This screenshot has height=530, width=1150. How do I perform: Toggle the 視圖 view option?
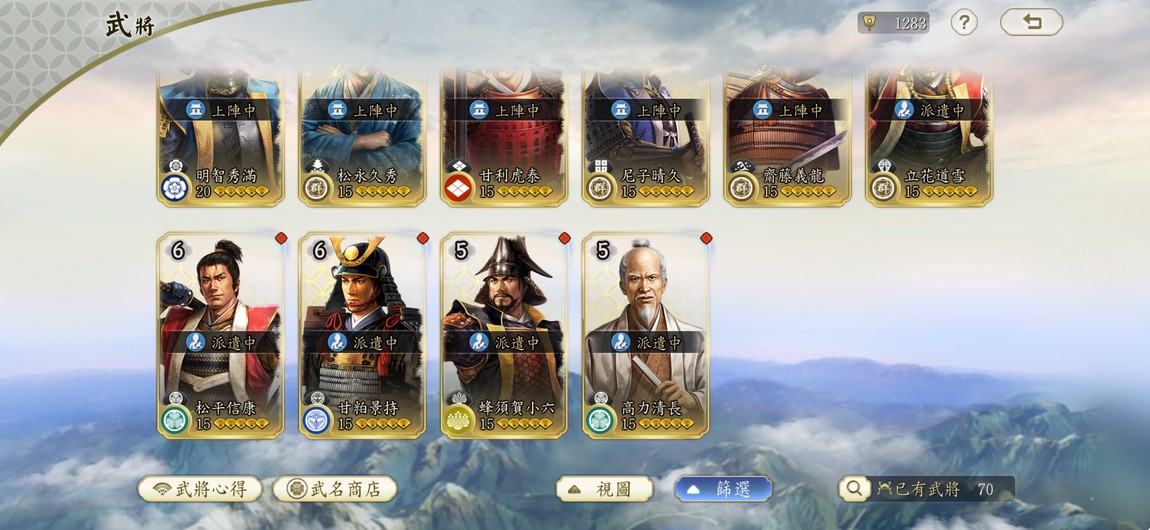pyautogui.click(x=604, y=489)
